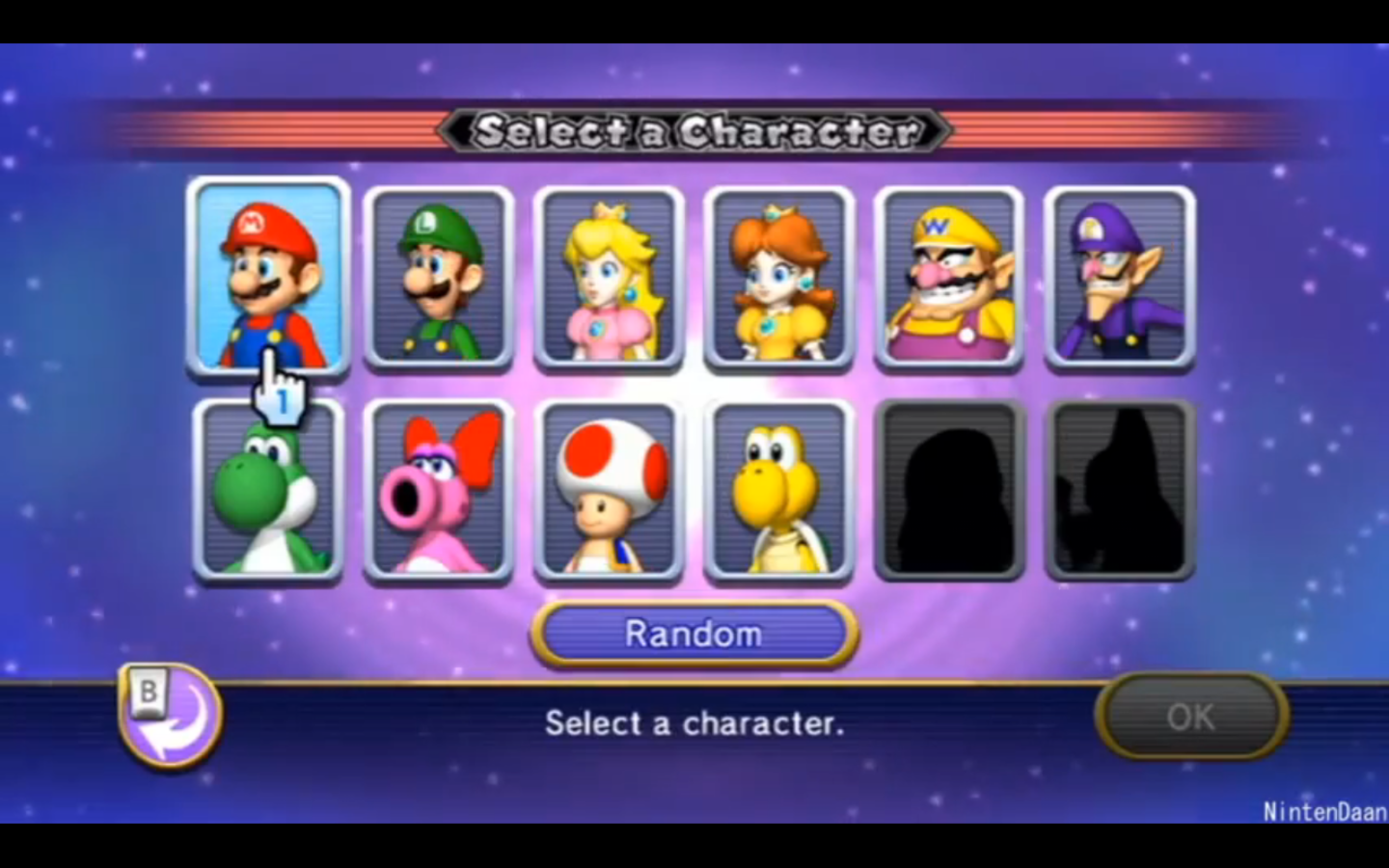
Task: Click the player 1 cursor hand
Action: click(x=279, y=391)
